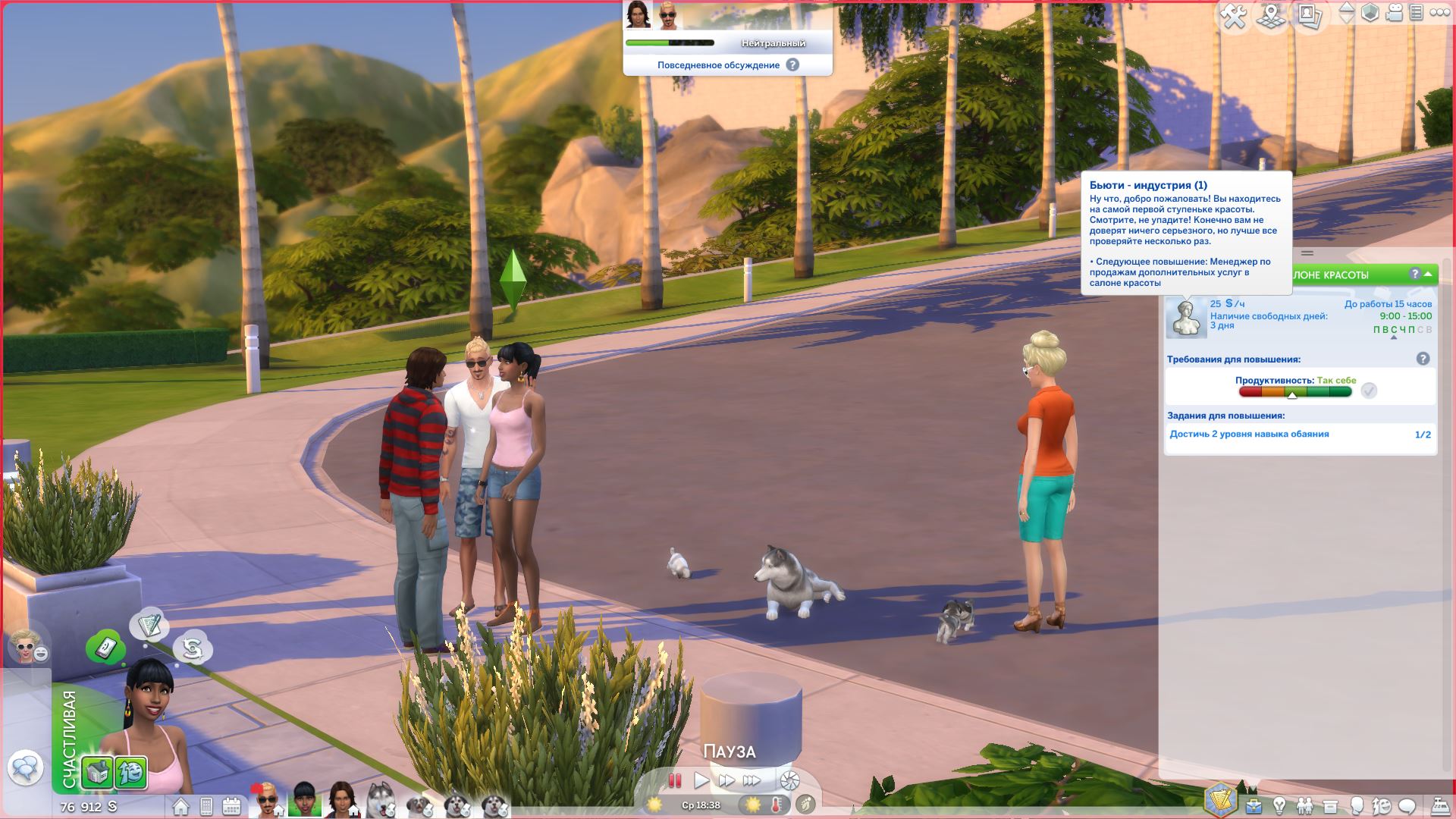The image size is (1456, 819).
Task: Click the help icon beside Повседневное обсуждение
Action: click(792, 65)
